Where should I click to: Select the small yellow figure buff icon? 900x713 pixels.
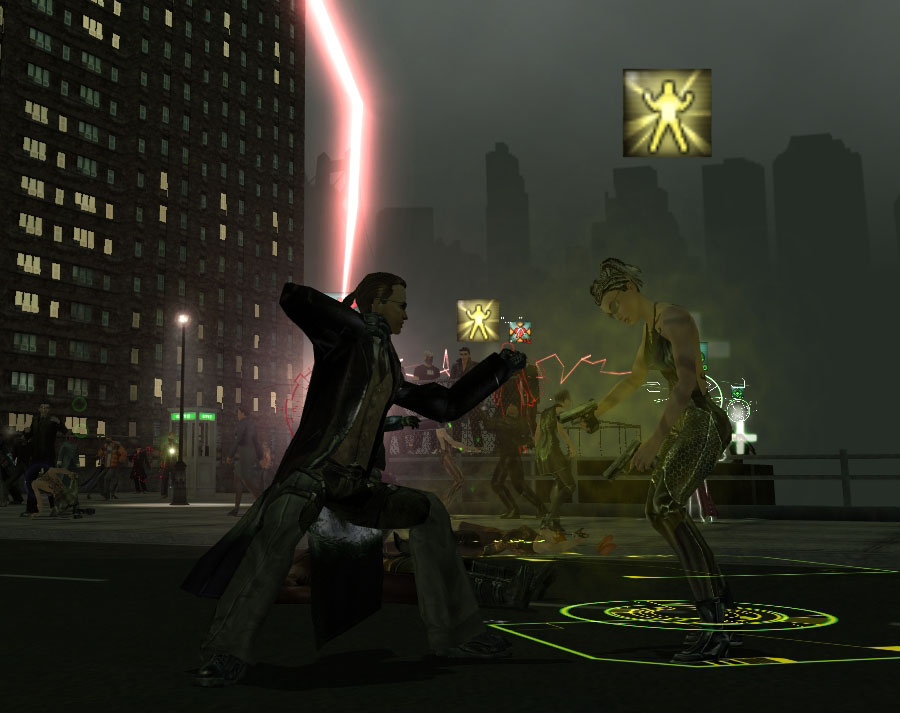[x=478, y=320]
